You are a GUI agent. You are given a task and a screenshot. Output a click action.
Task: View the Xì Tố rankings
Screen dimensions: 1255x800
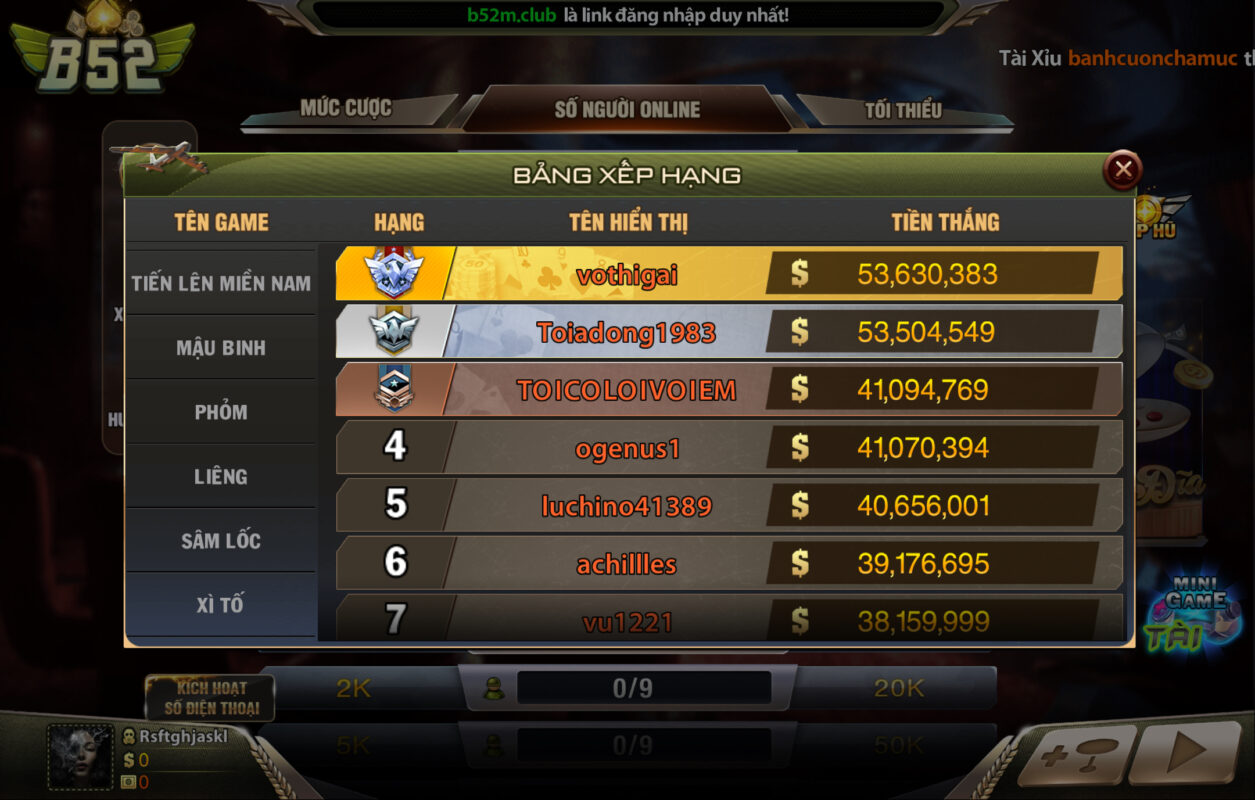click(221, 605)
